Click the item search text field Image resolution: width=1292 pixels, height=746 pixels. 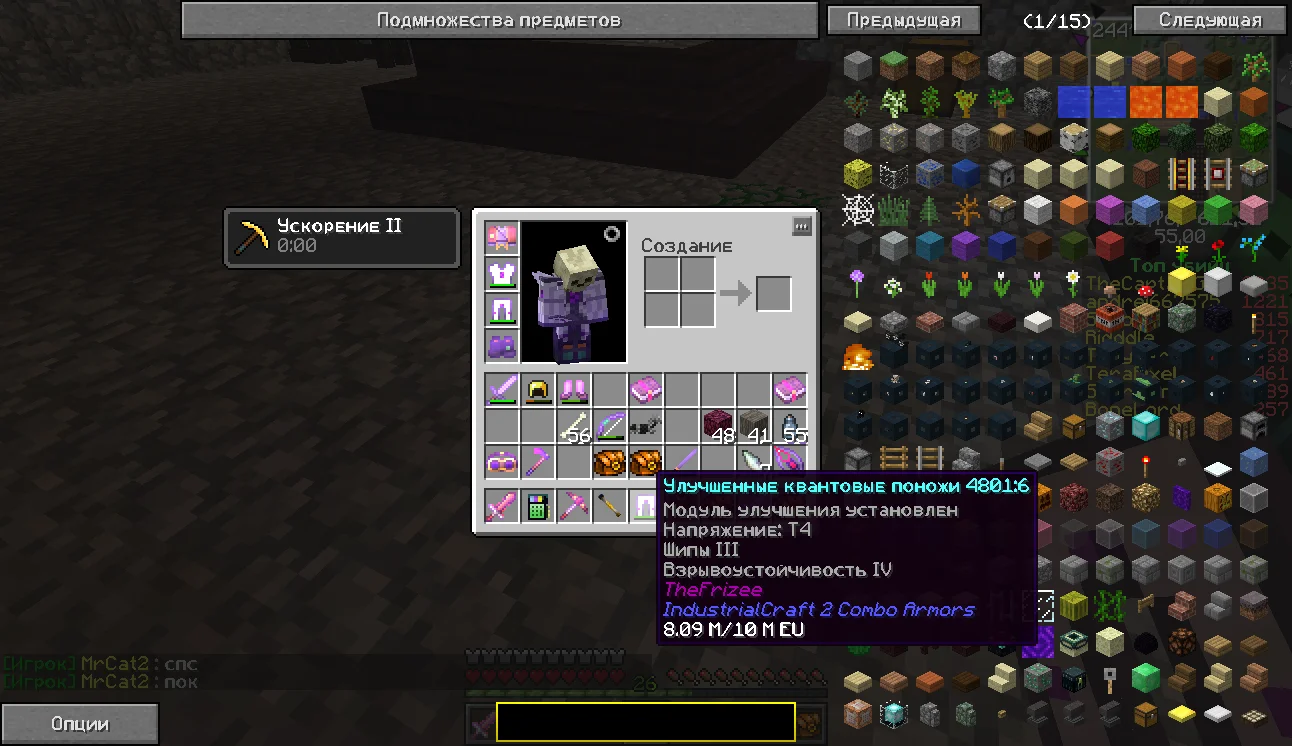click(x=645, y=722)
